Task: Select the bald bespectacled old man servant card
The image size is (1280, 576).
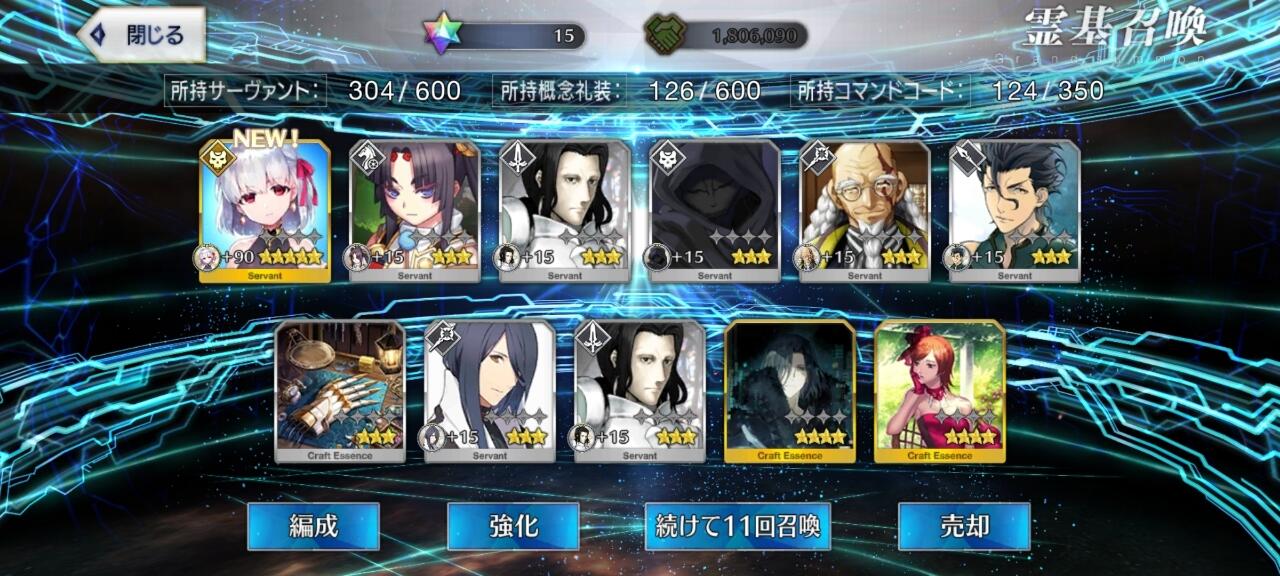Action: tap(865, 211)
